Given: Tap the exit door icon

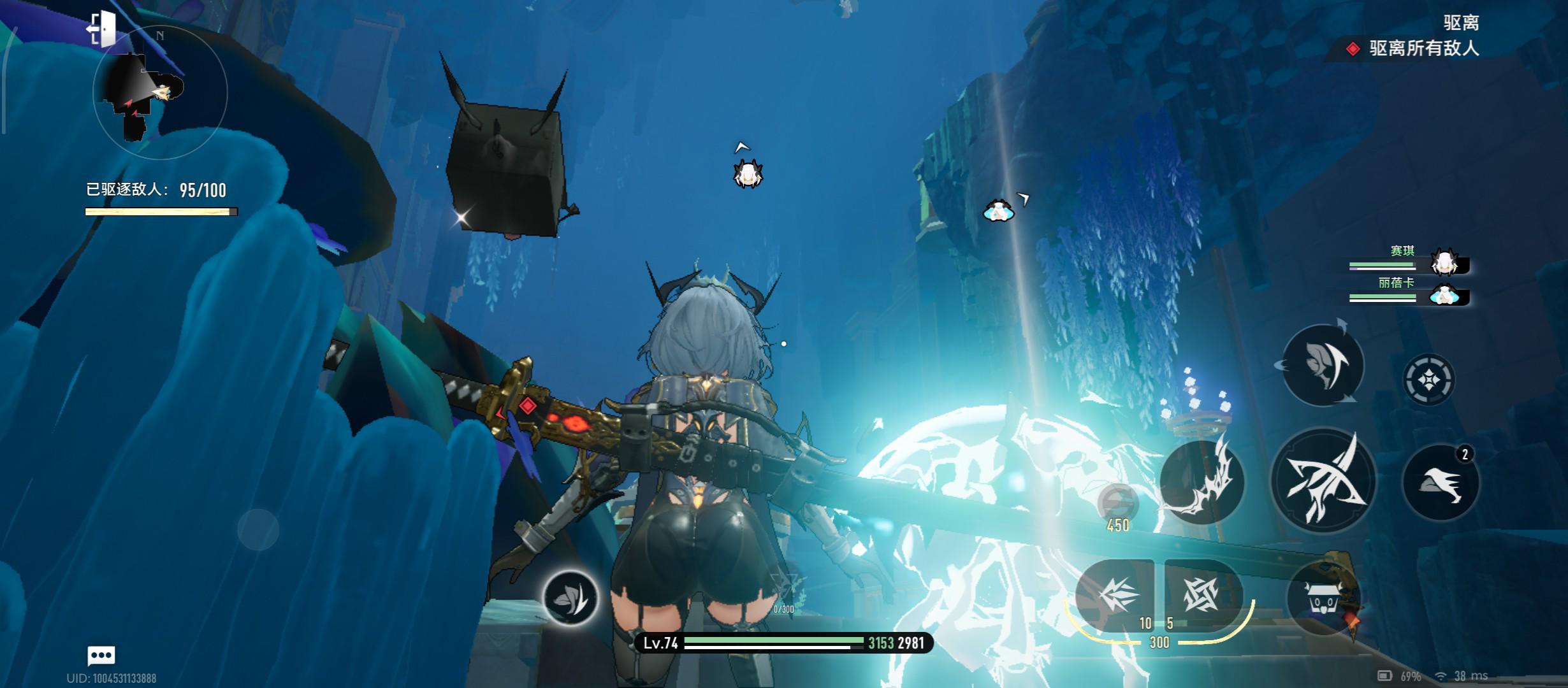Looking at the screenshot, I should coord(102,29).
